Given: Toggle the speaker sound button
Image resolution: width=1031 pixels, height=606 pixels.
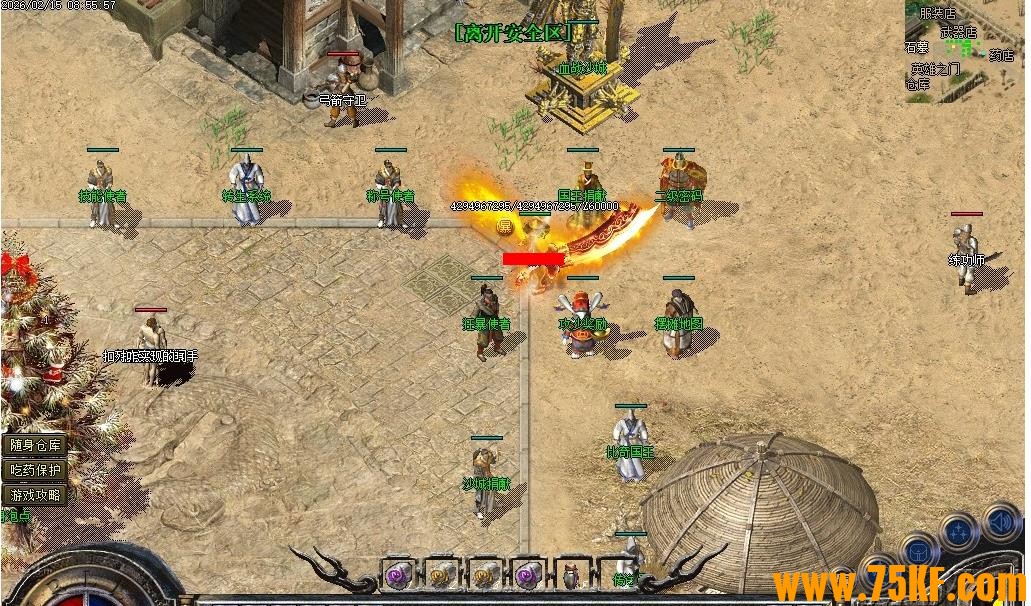Looking at the screenshot, I should point(1001,521).
